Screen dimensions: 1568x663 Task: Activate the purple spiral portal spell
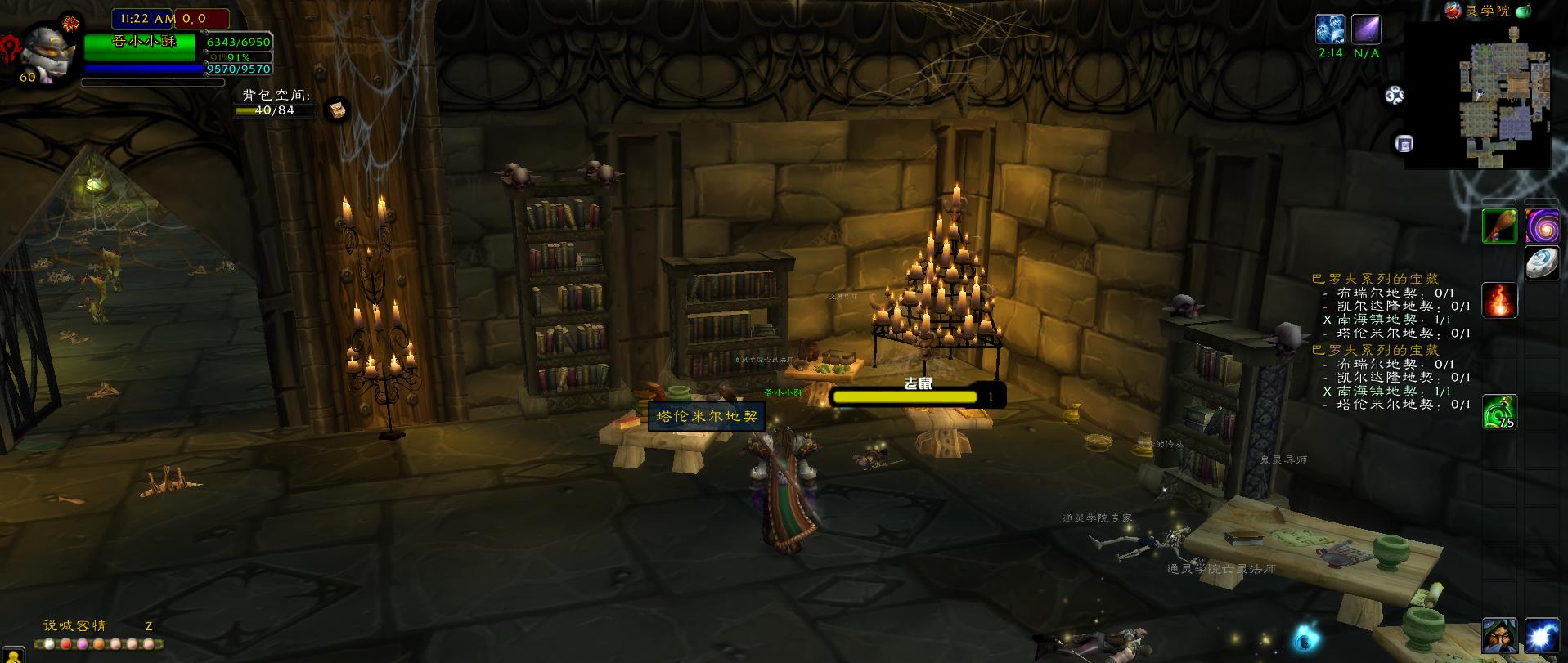pos(1542,226)
